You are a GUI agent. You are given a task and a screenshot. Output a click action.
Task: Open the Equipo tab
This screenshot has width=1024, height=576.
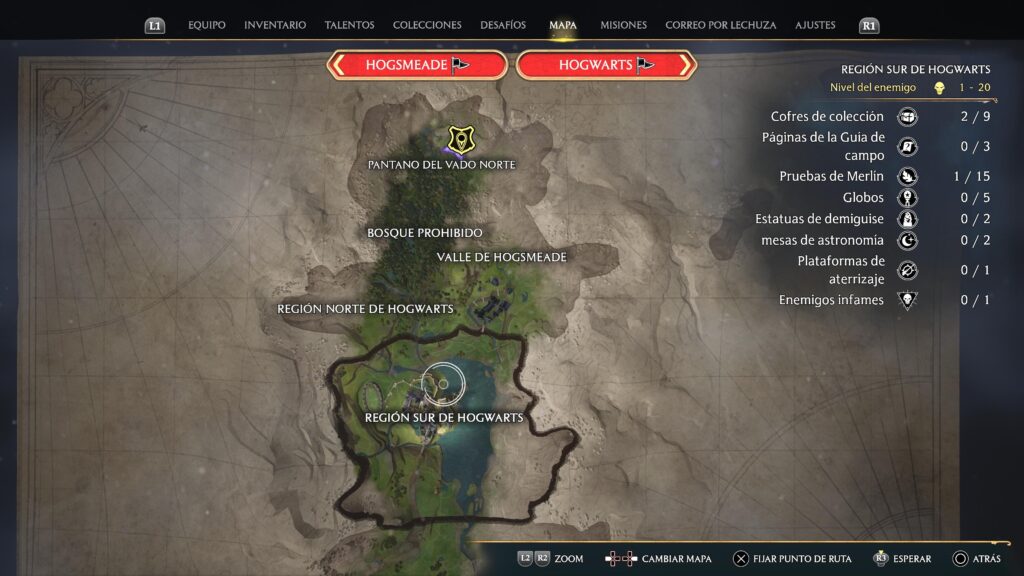206,25
